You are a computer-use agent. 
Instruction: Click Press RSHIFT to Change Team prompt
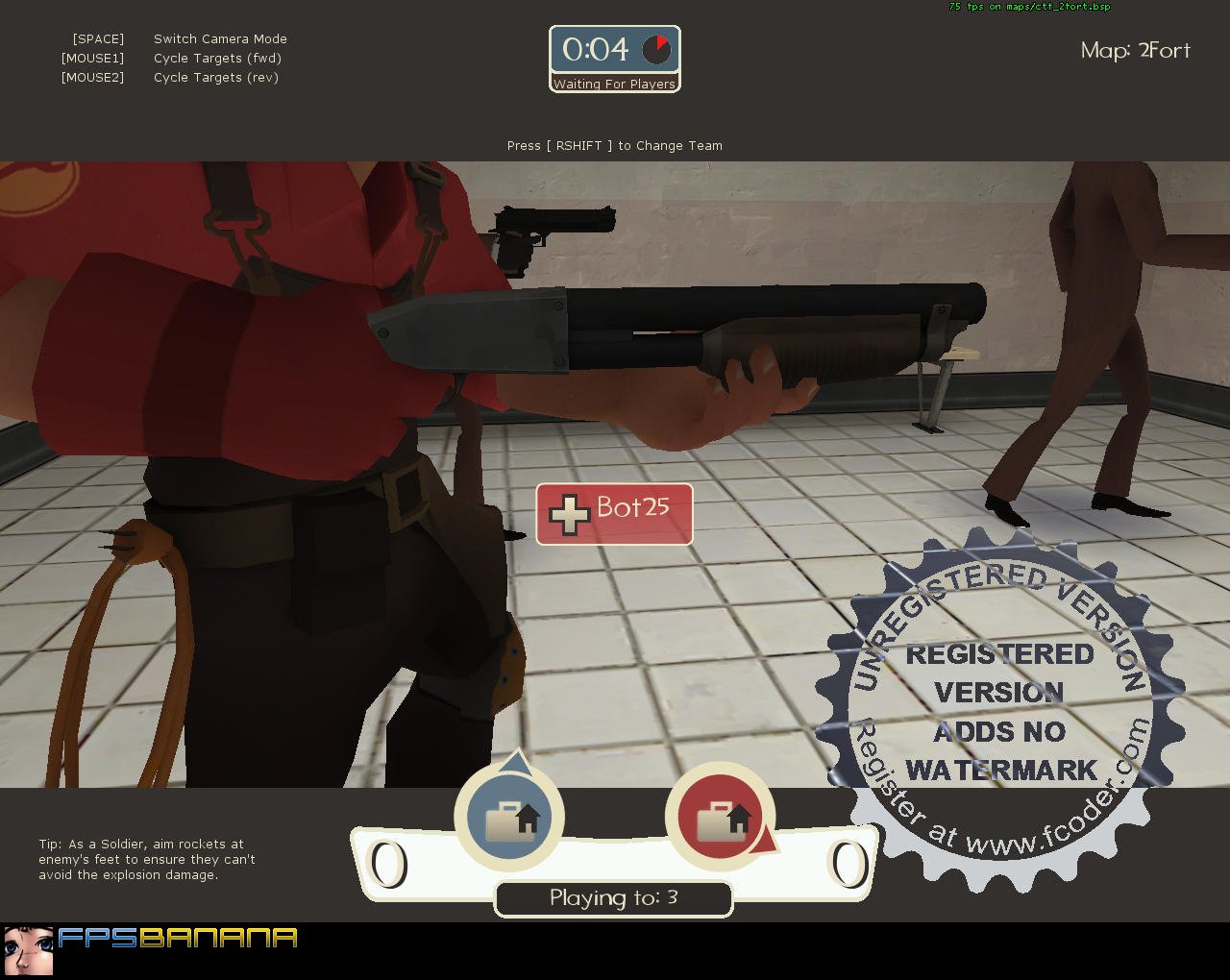[x=615, y=145]
